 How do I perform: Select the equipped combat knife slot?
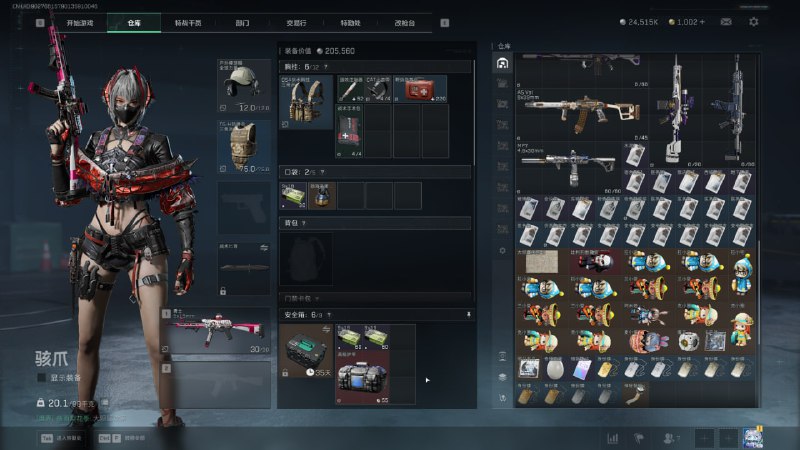coord(244,270)
